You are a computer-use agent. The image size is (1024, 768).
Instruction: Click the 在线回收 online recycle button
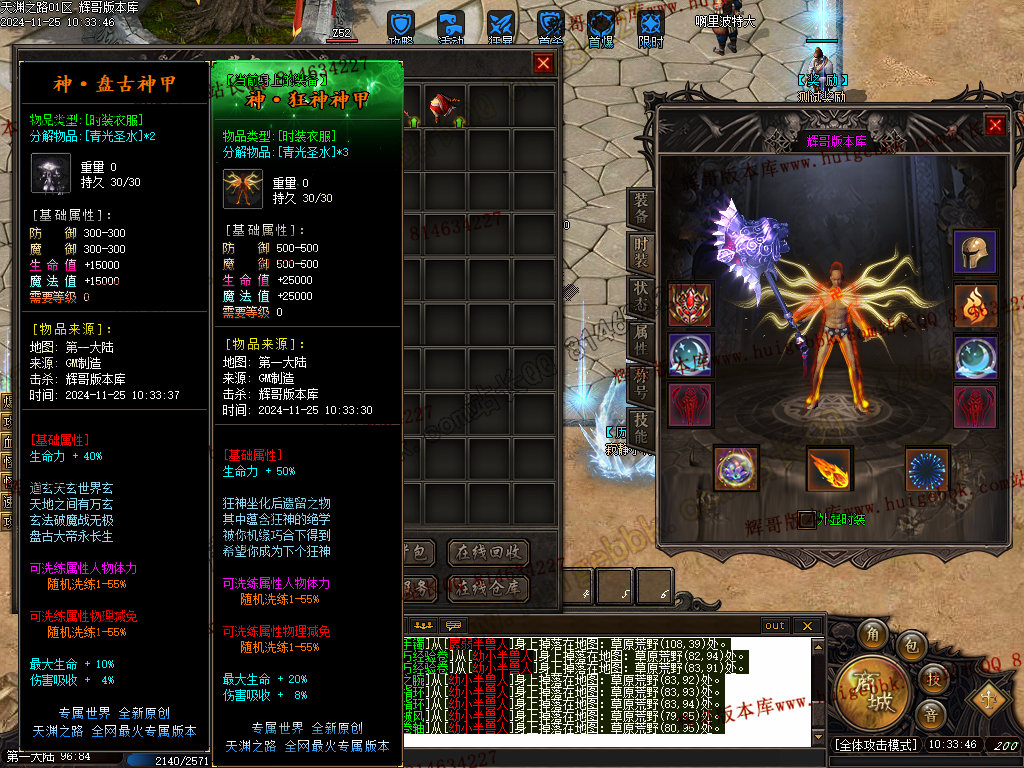pos(487,552)
